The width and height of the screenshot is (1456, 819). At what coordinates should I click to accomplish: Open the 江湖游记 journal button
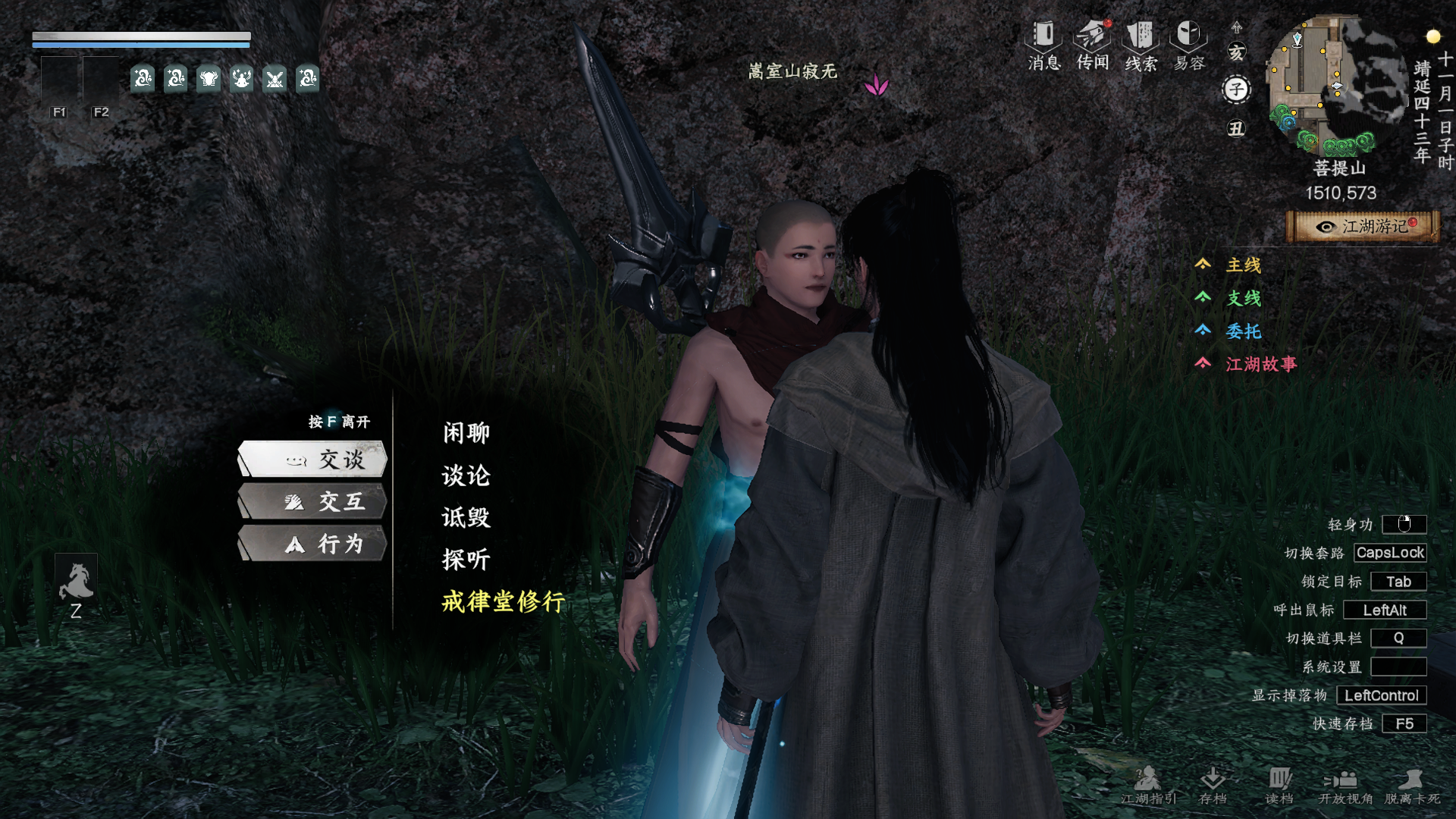coord(1363,227)
